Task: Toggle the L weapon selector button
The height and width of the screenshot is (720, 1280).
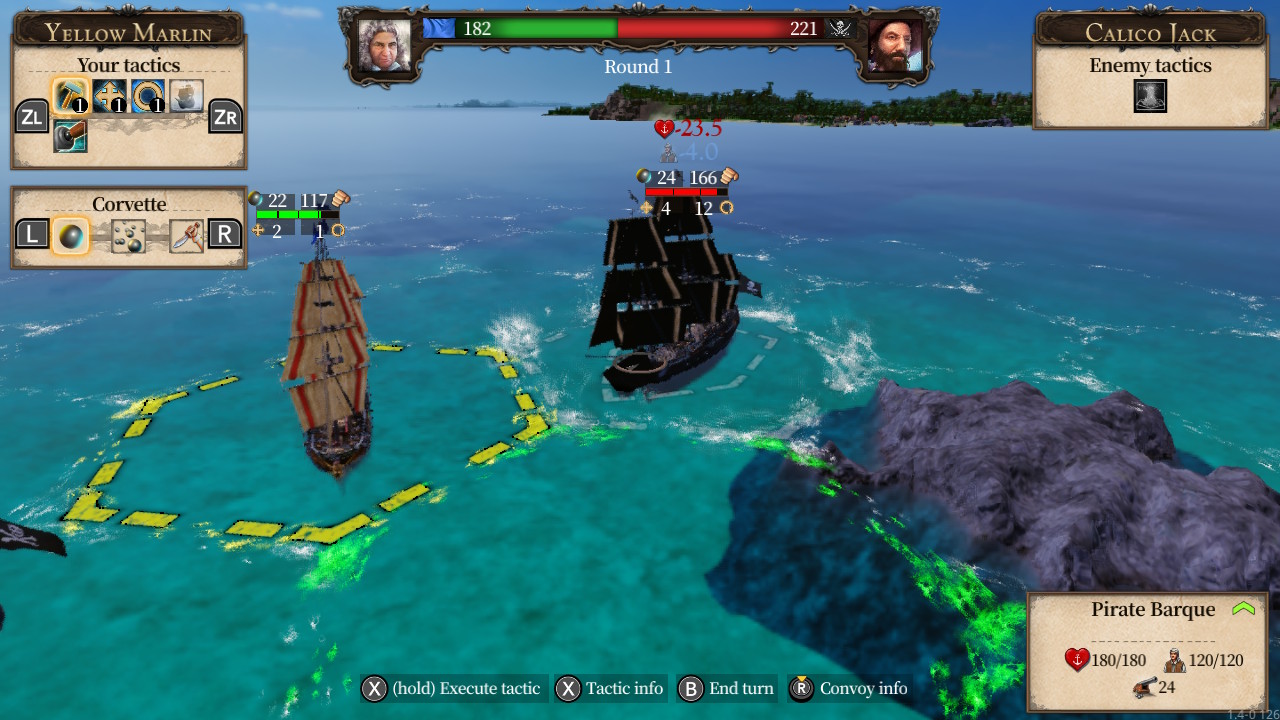Action: (x=31, y=237)
